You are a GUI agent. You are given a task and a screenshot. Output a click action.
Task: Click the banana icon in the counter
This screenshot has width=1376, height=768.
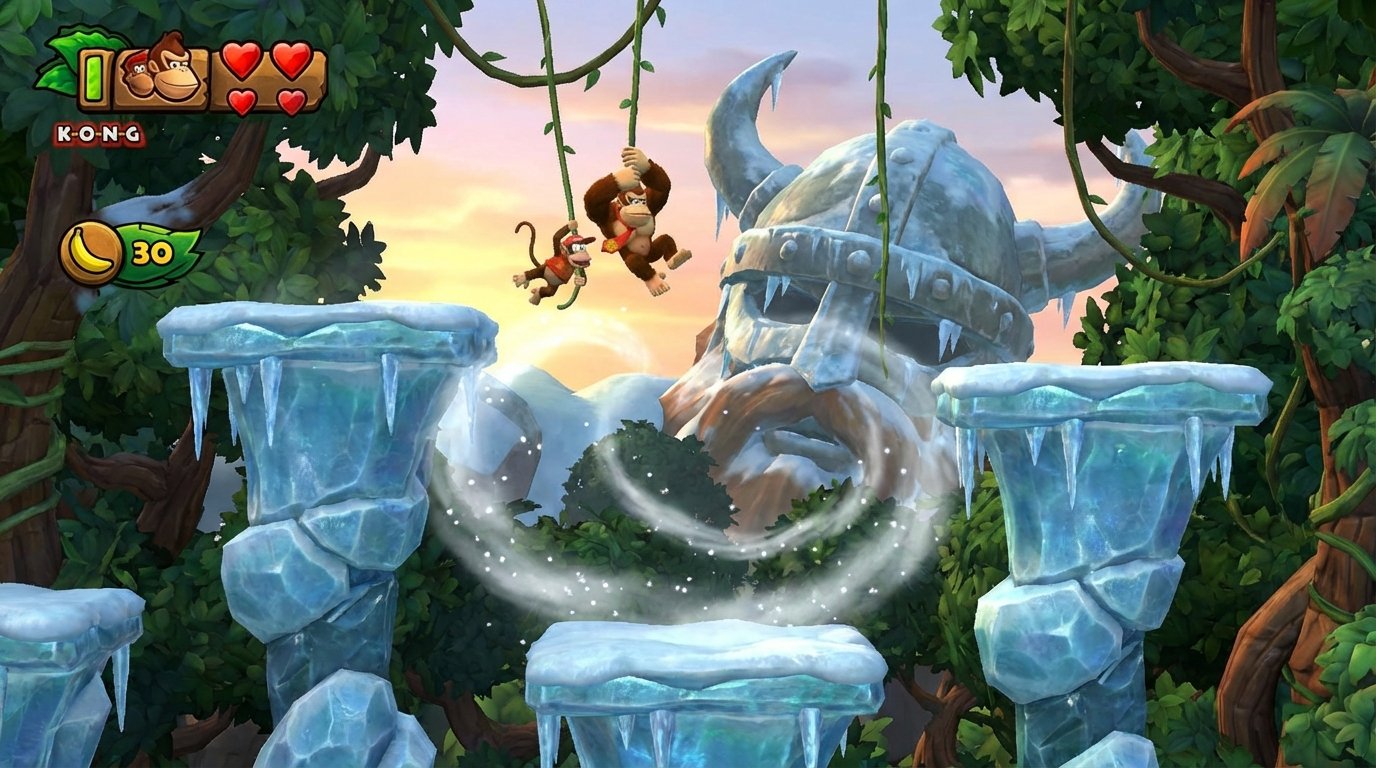(89, 250)
